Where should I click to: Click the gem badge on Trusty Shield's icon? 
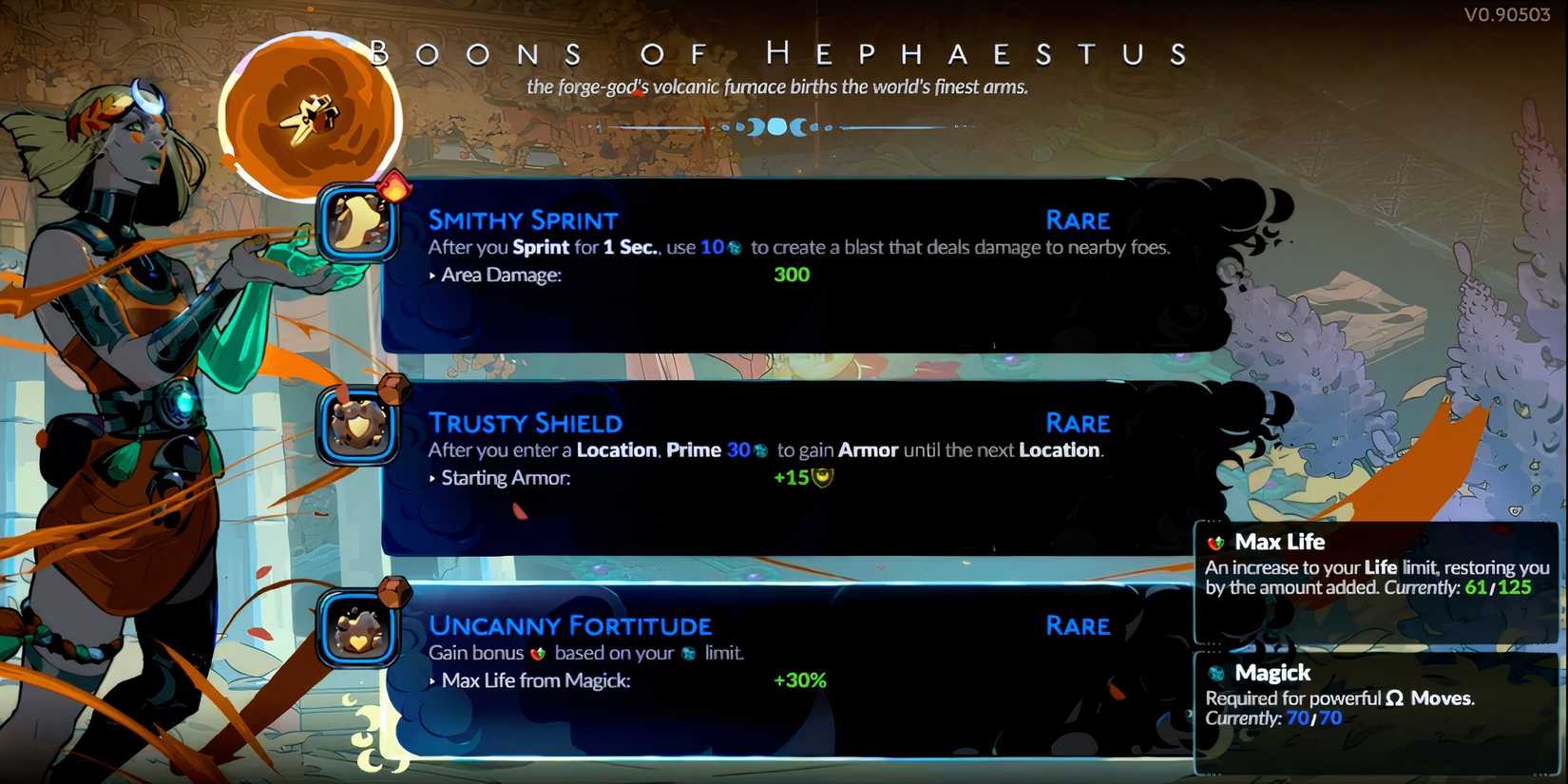point(392,390)
